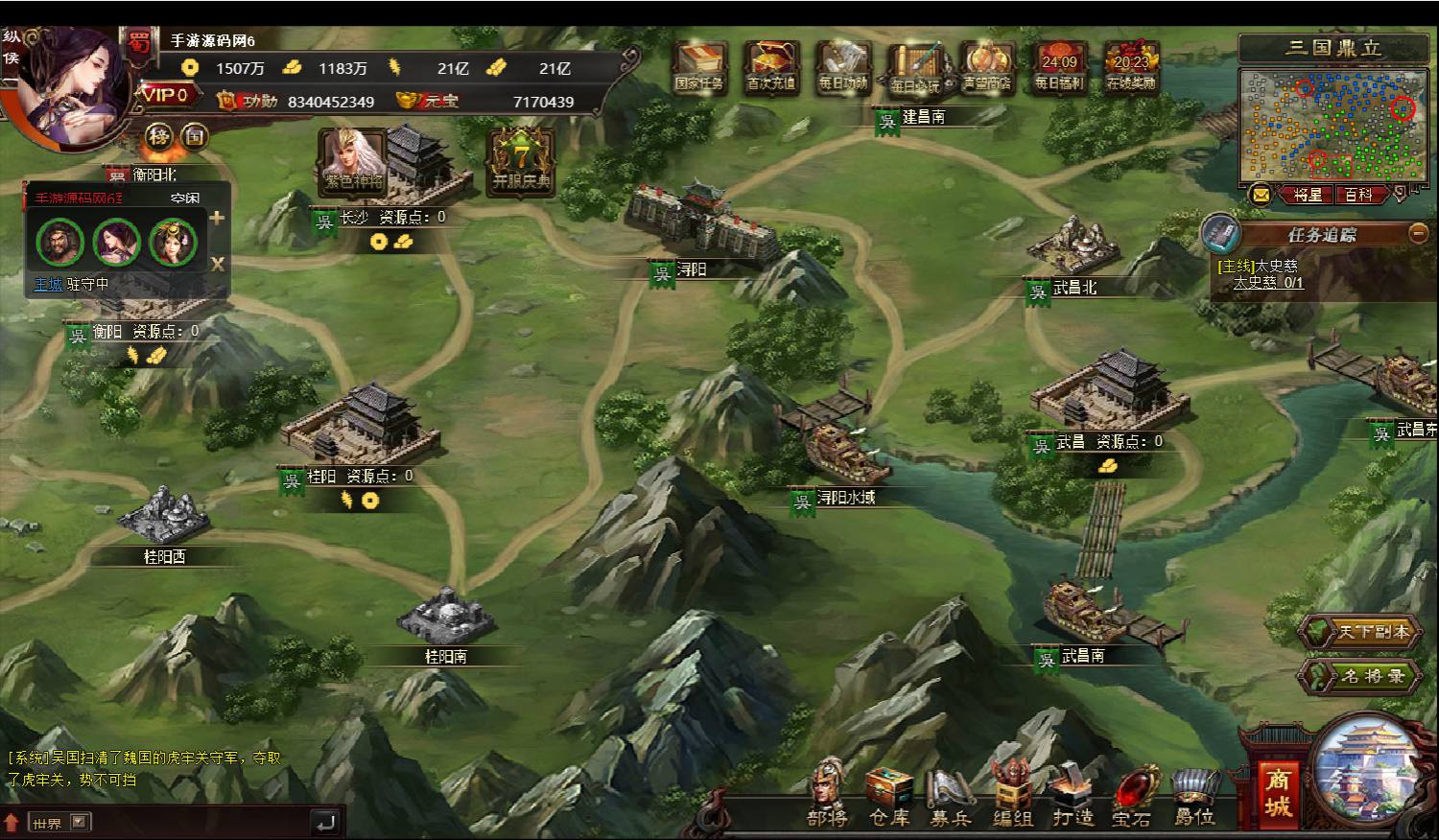Screen dimensions: 1439x840
Task: Open the 将星 button below the minimap
Action: pos(1308,195)
